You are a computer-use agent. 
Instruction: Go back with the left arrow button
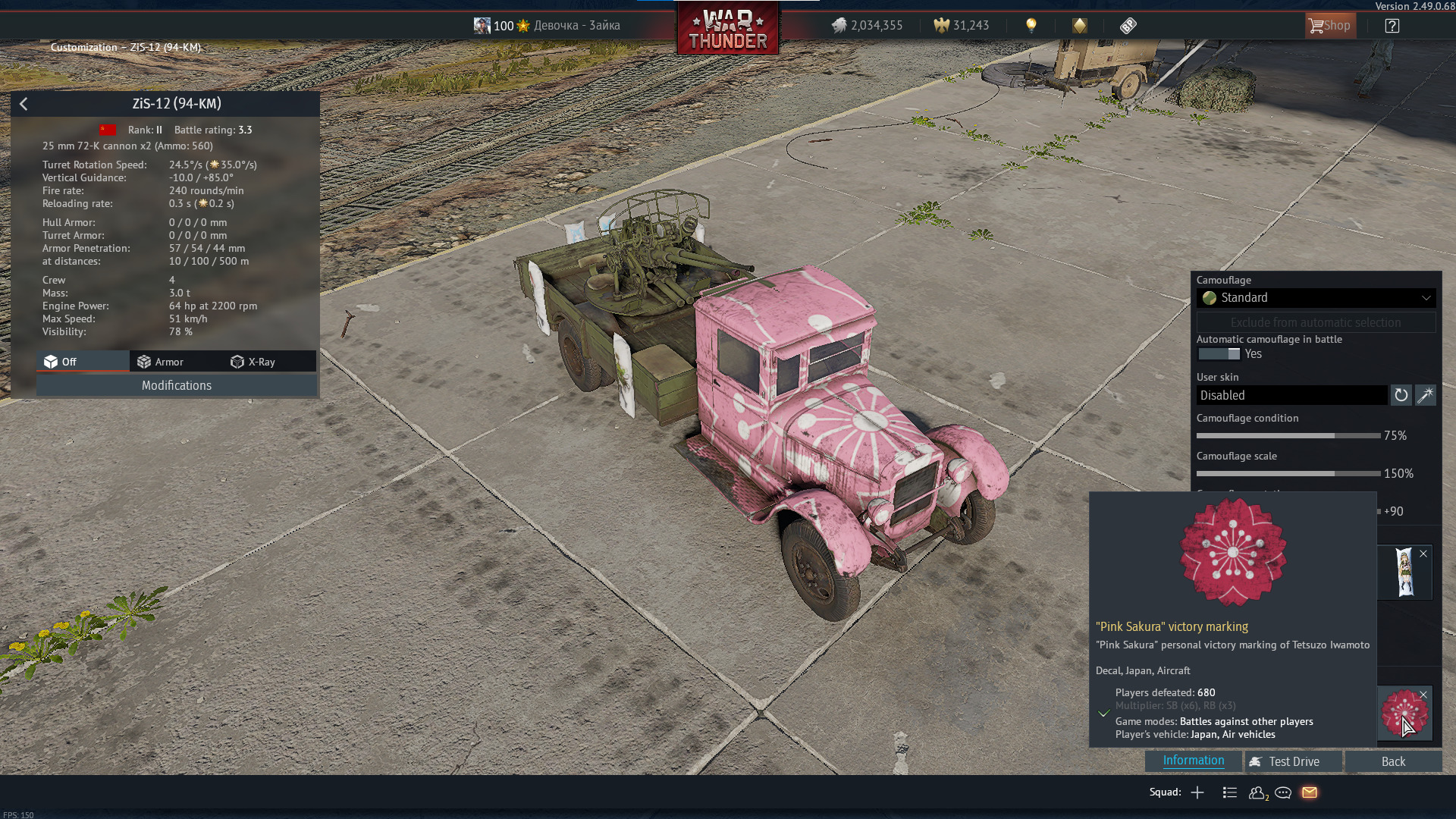coord(24,104)
